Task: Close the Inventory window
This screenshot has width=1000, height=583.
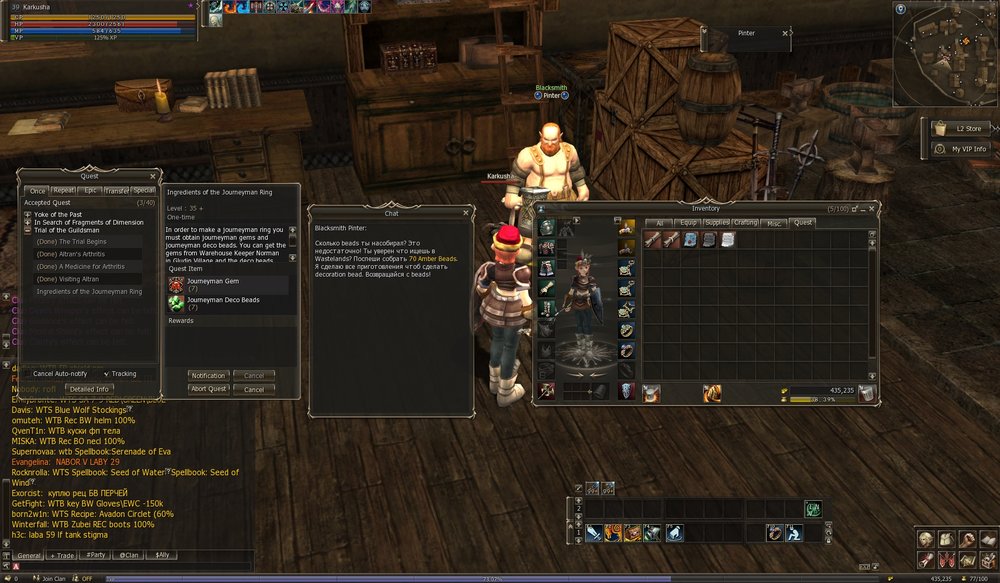Action: [876, 208]
